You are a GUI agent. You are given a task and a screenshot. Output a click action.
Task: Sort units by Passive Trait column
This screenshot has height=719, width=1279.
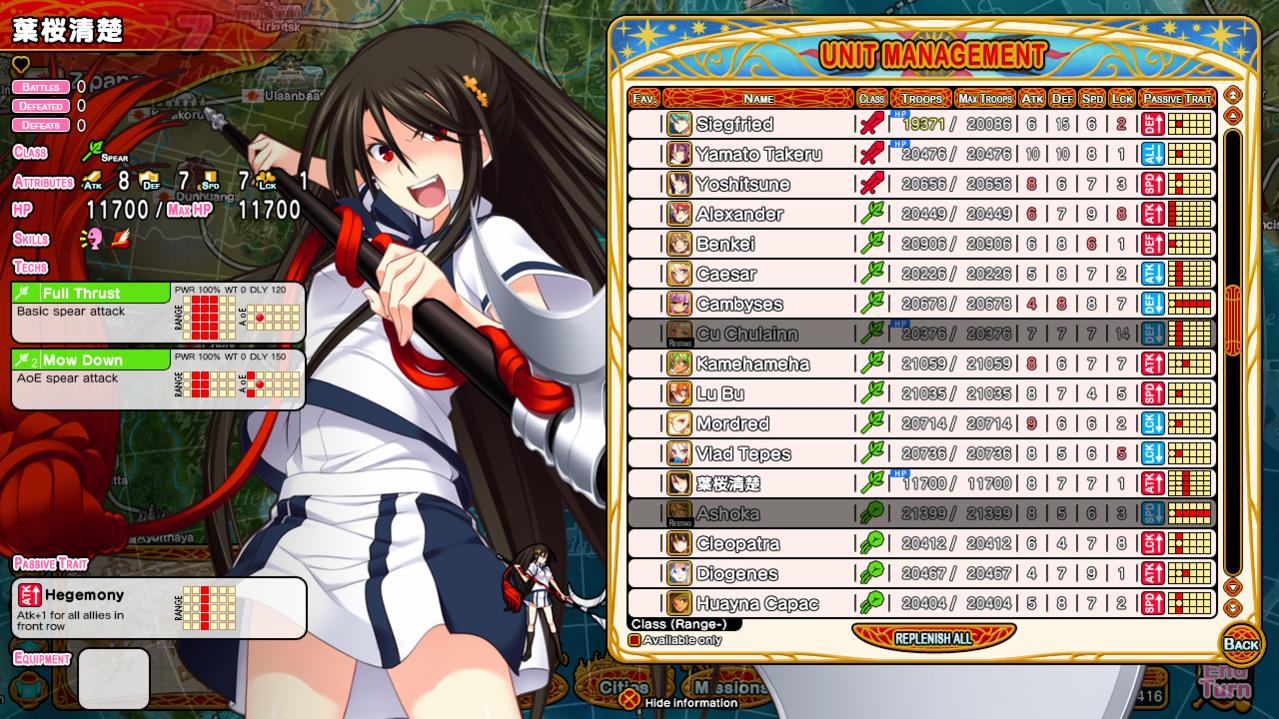(1177, 98)
